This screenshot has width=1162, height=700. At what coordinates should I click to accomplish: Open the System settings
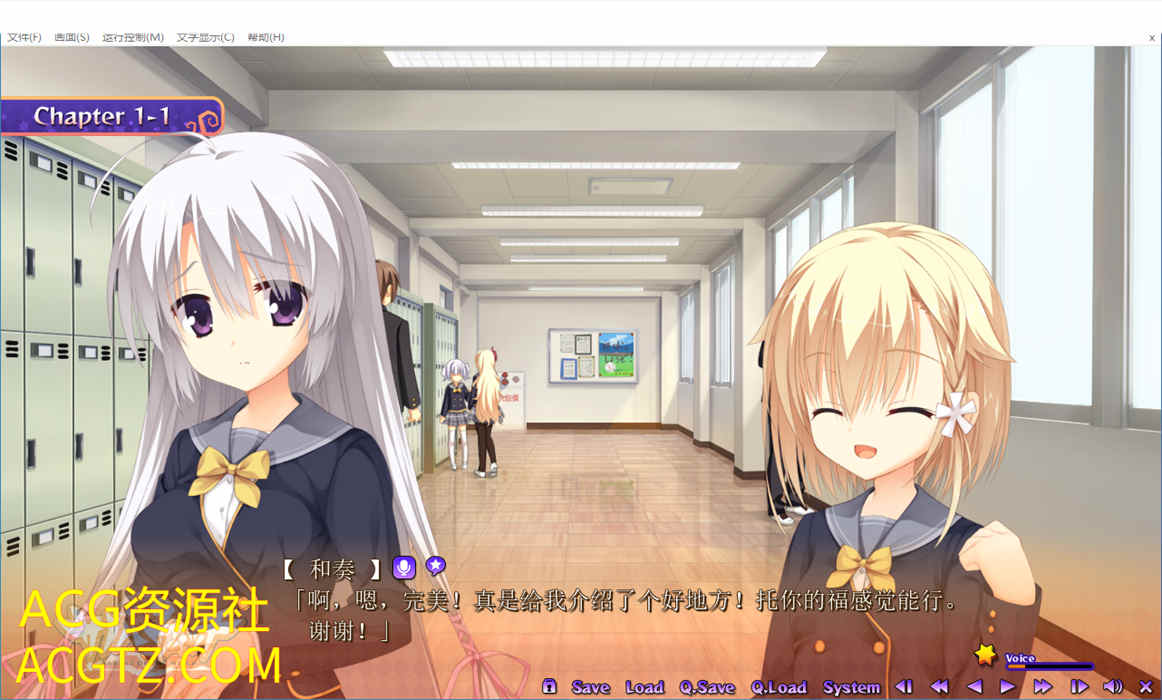pyautogui.click(x=851, y=687)
